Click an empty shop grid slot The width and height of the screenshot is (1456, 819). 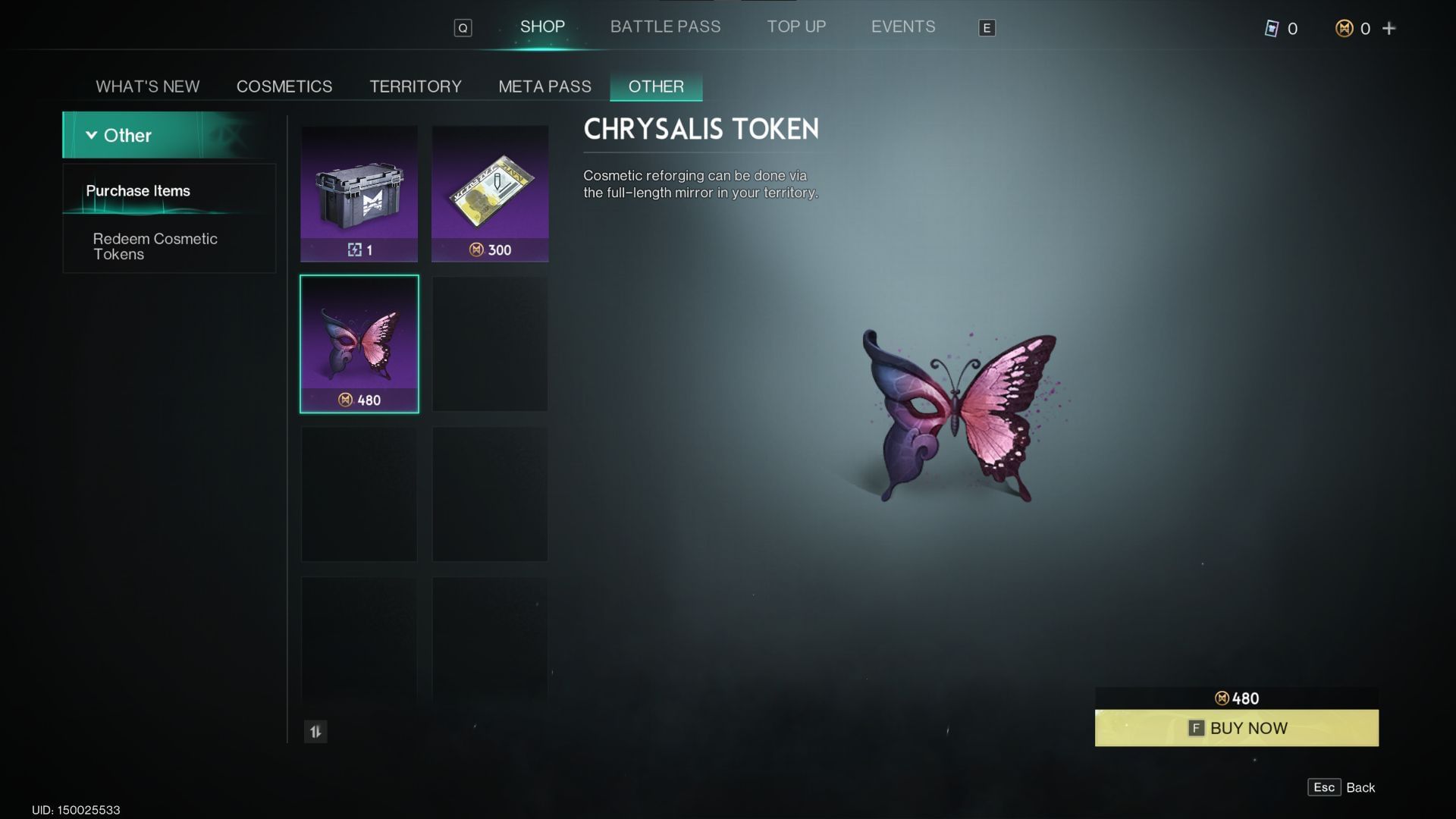(x=490, y=341)
